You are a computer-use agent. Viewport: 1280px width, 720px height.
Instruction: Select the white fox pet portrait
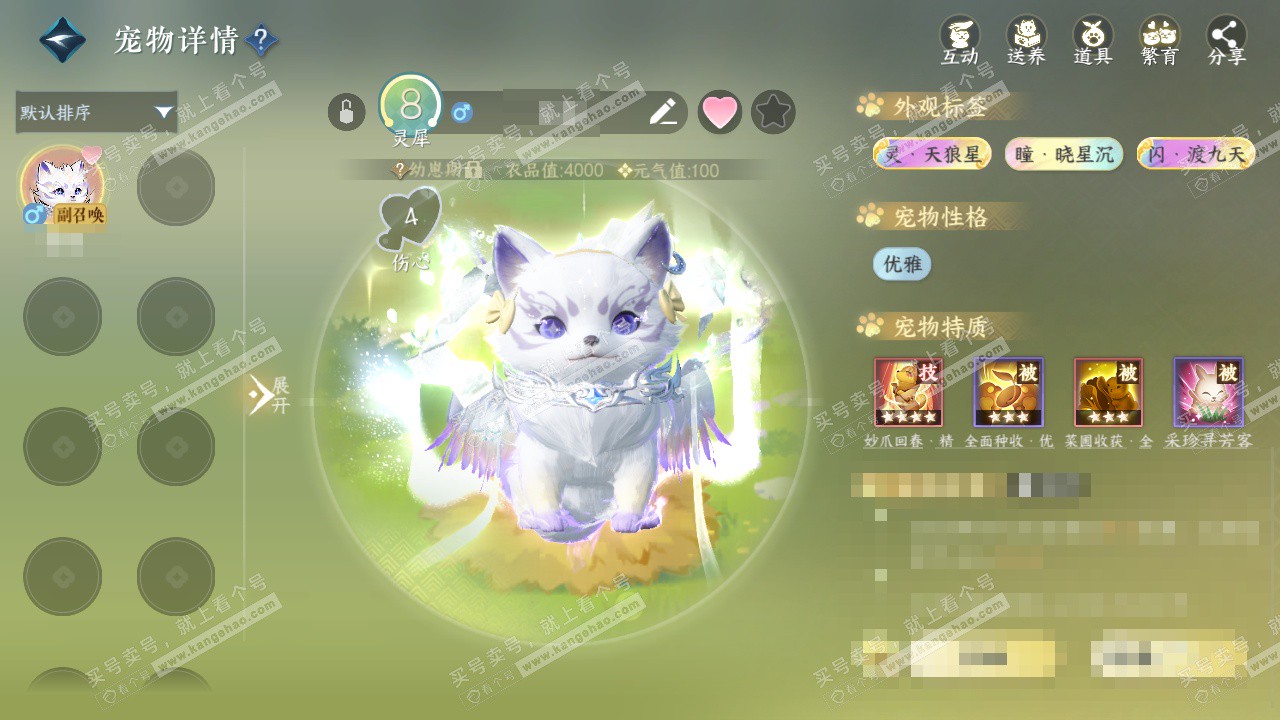click(61, 187)
